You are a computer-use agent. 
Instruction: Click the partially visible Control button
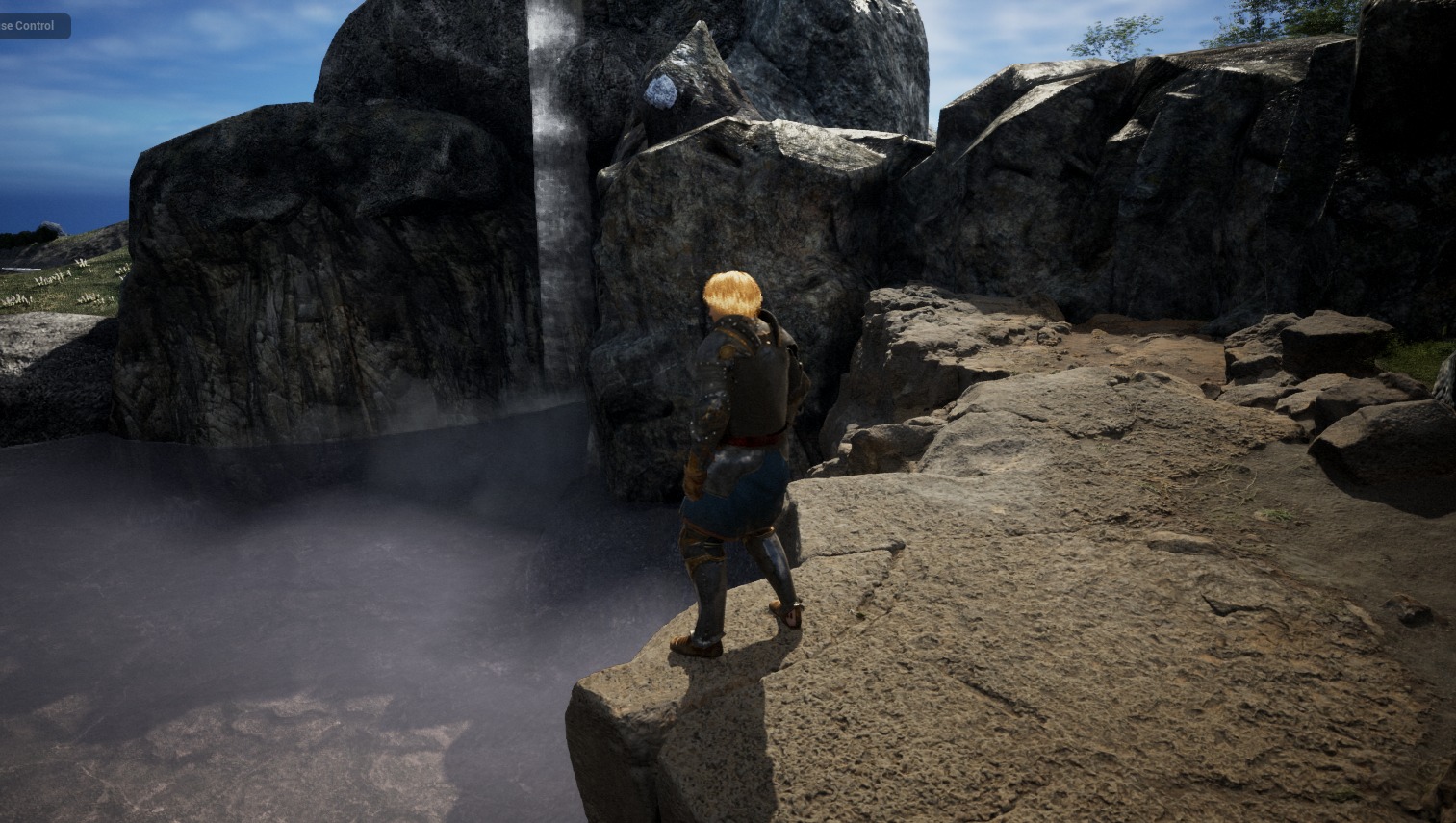(33, 26)
